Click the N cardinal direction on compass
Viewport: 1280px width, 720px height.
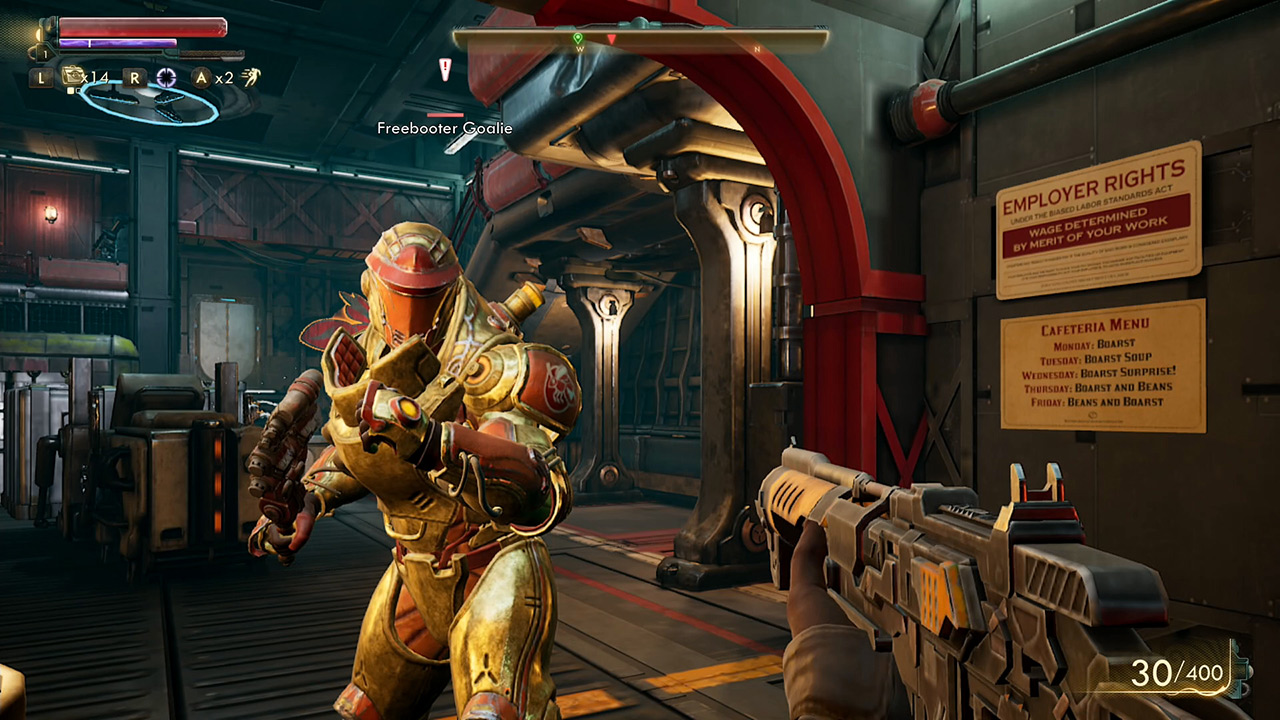(x=757, y=48)
